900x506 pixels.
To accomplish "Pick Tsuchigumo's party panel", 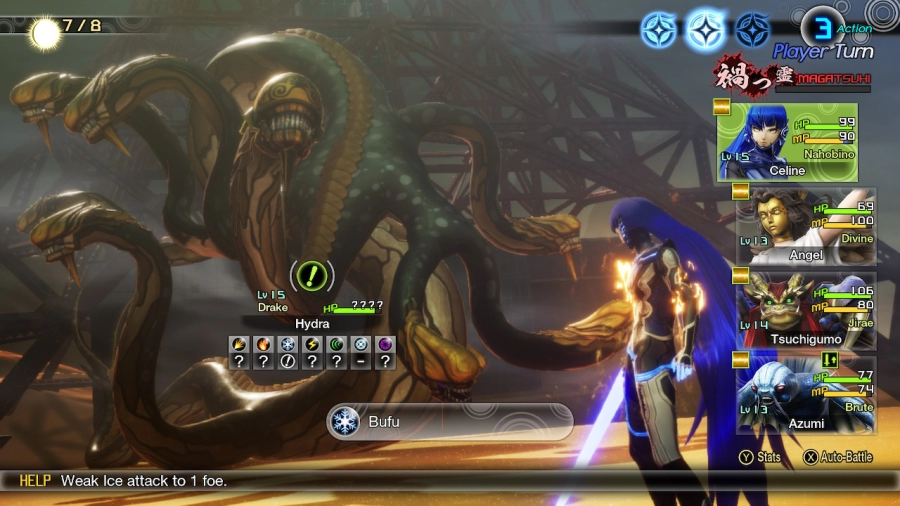I will (x=806, y=310).
